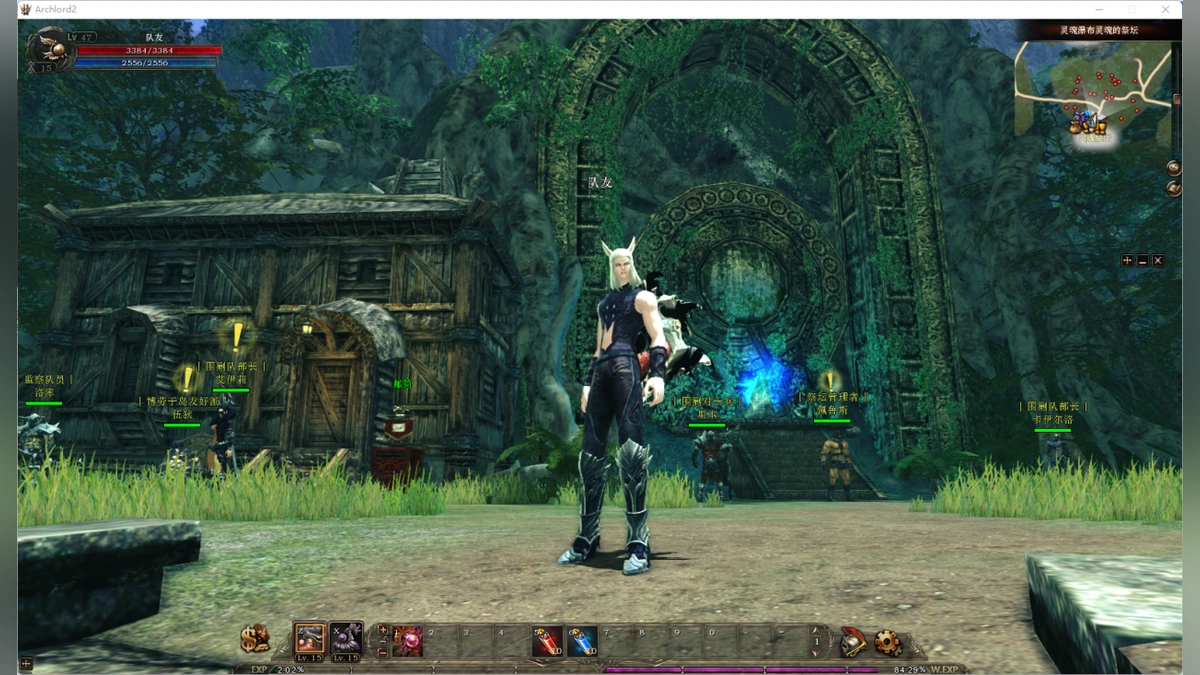Use the red health potion
This screenshot has height=675, width=1200.
(546, 641)
